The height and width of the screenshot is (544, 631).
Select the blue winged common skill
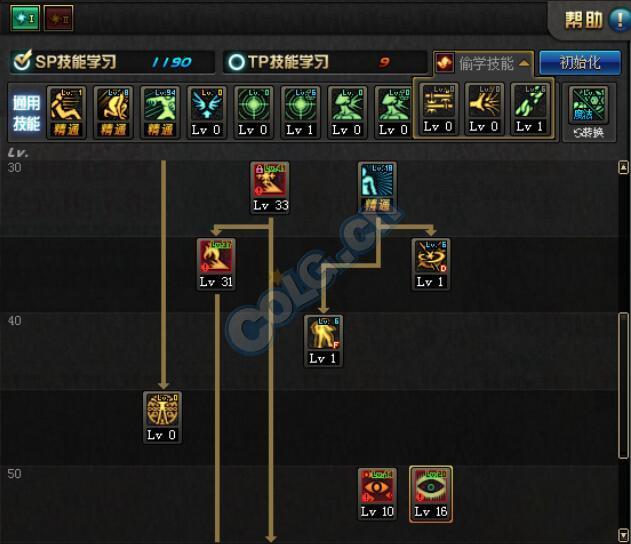pos(205,108)
